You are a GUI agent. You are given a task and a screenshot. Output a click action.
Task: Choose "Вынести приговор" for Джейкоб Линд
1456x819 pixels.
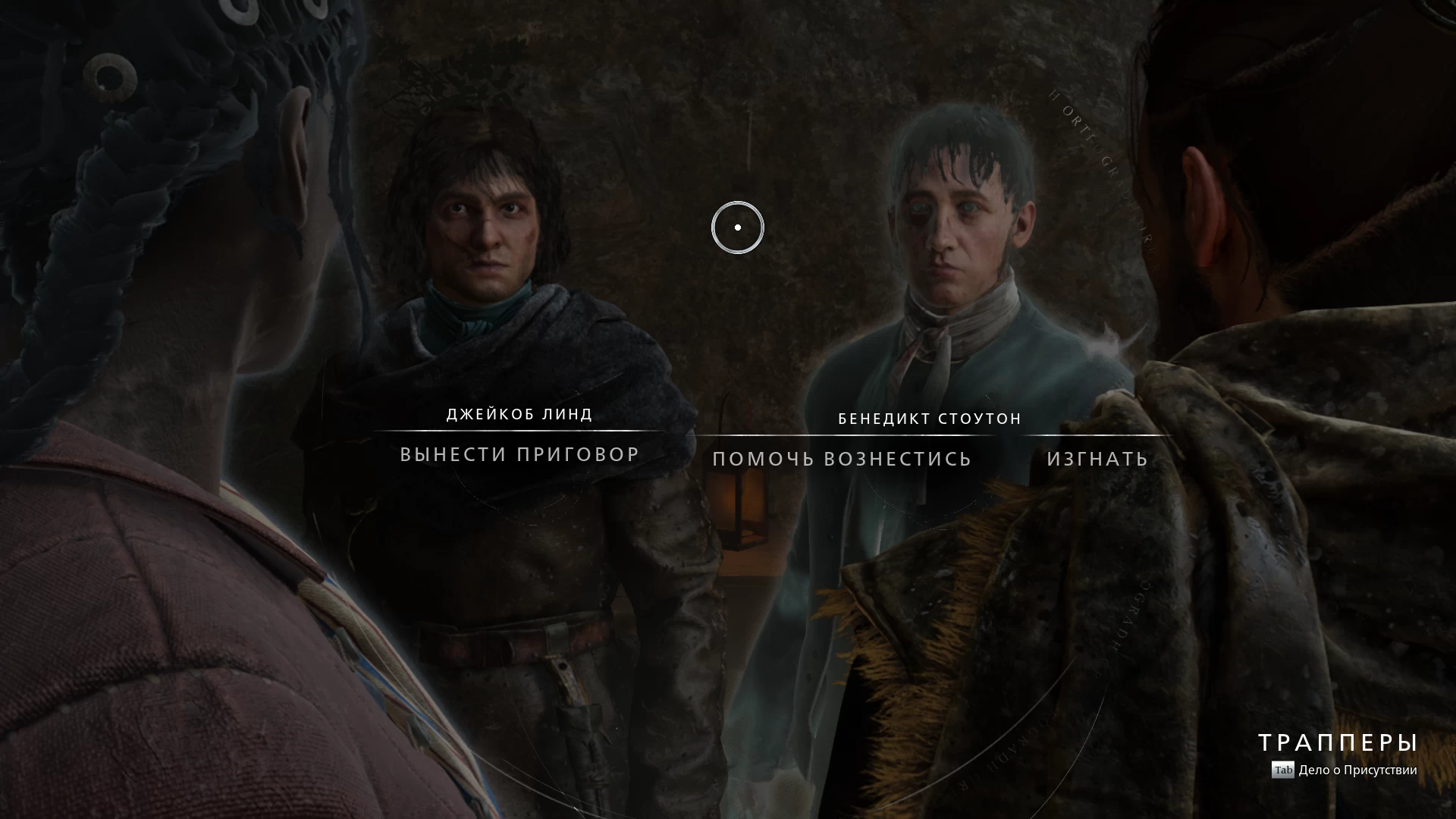pyautogui.click(x=519, y=454)
